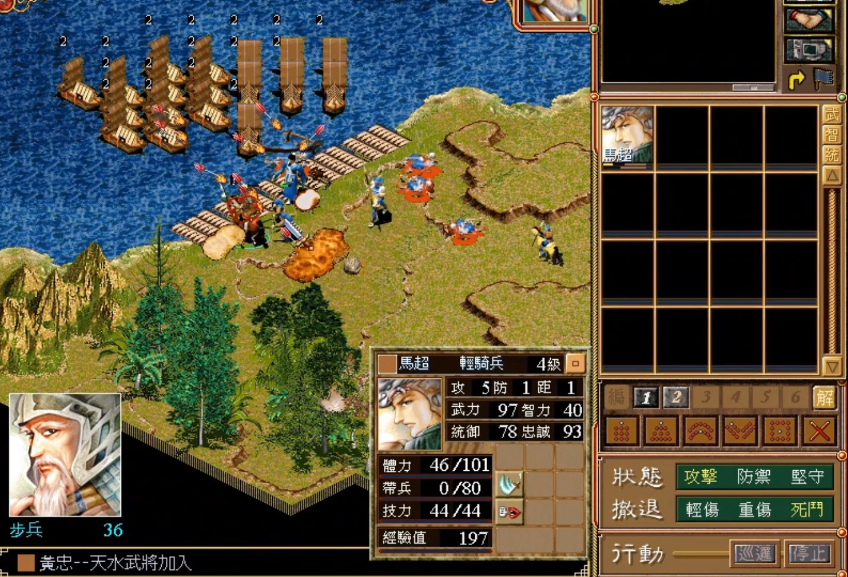Click the handshake diplomacy icon

point(809,20)
